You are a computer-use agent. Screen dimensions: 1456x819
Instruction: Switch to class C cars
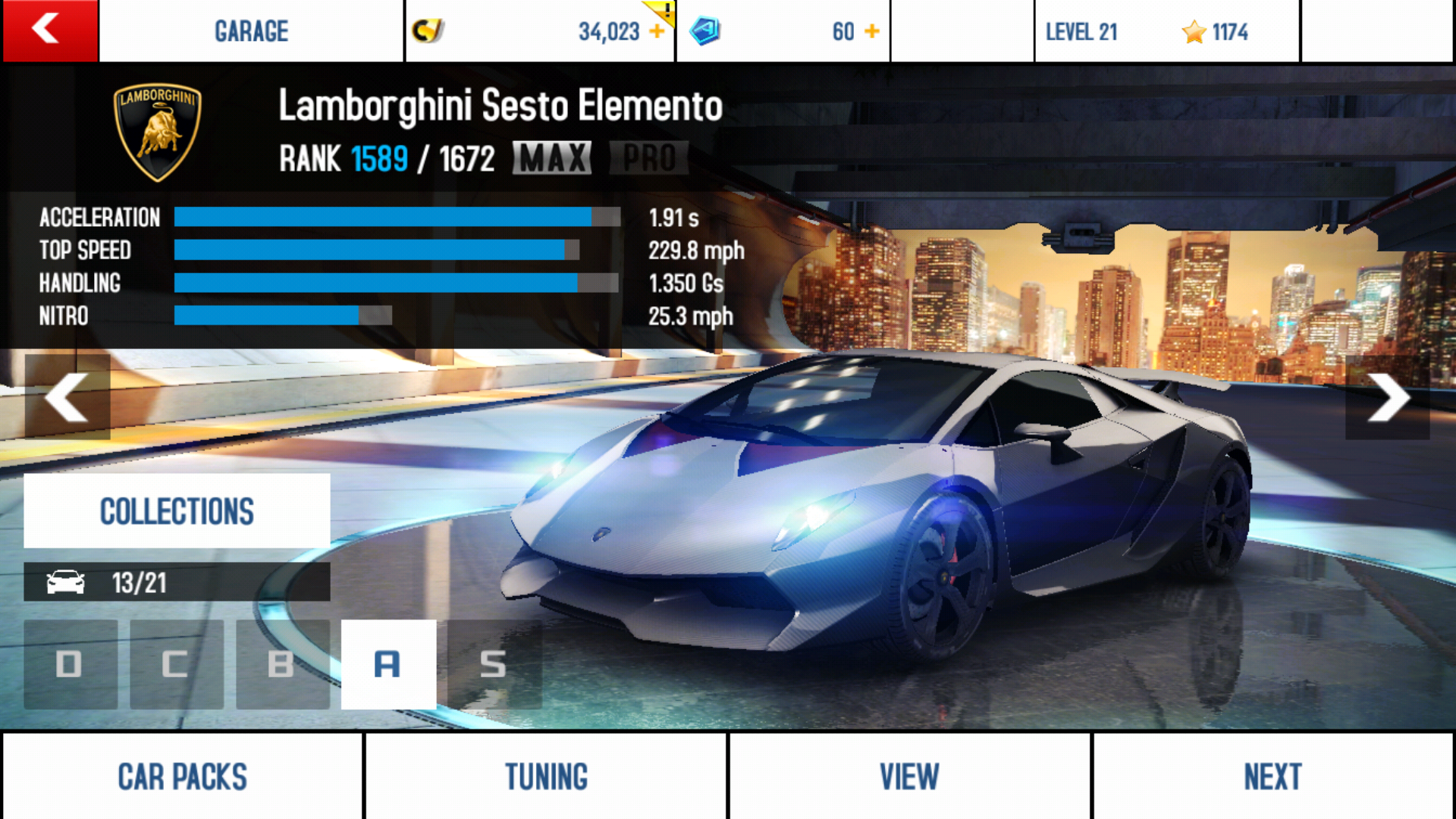[176, 664]
